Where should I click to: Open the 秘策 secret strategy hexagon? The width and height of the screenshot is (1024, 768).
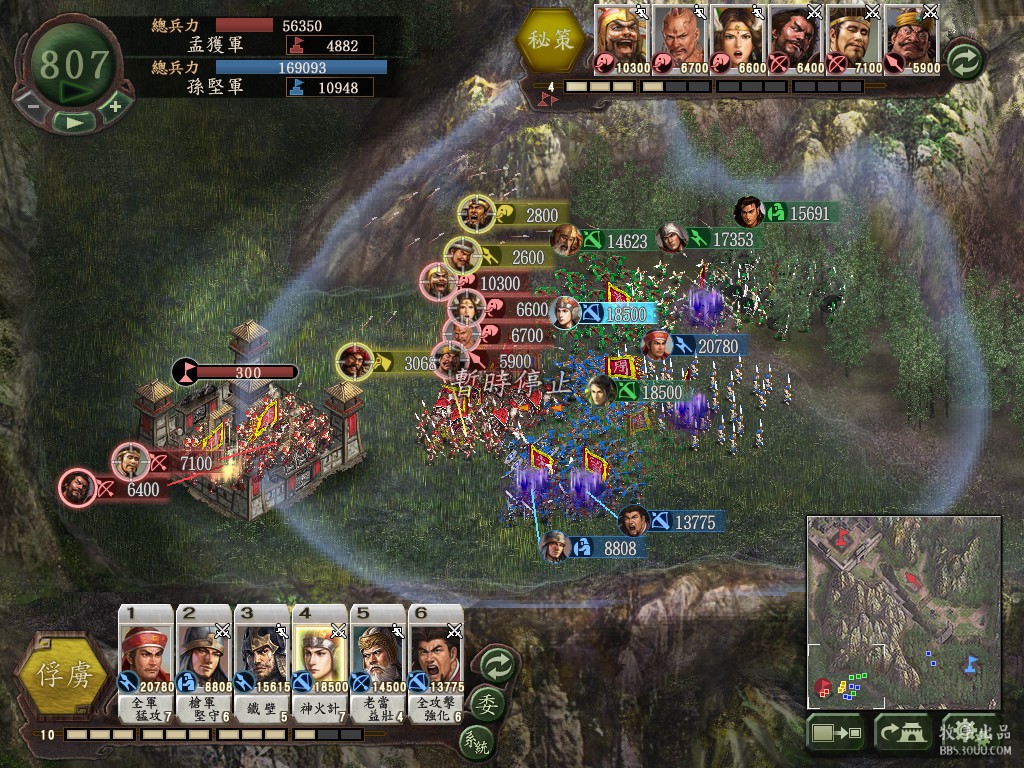[549, 42]
